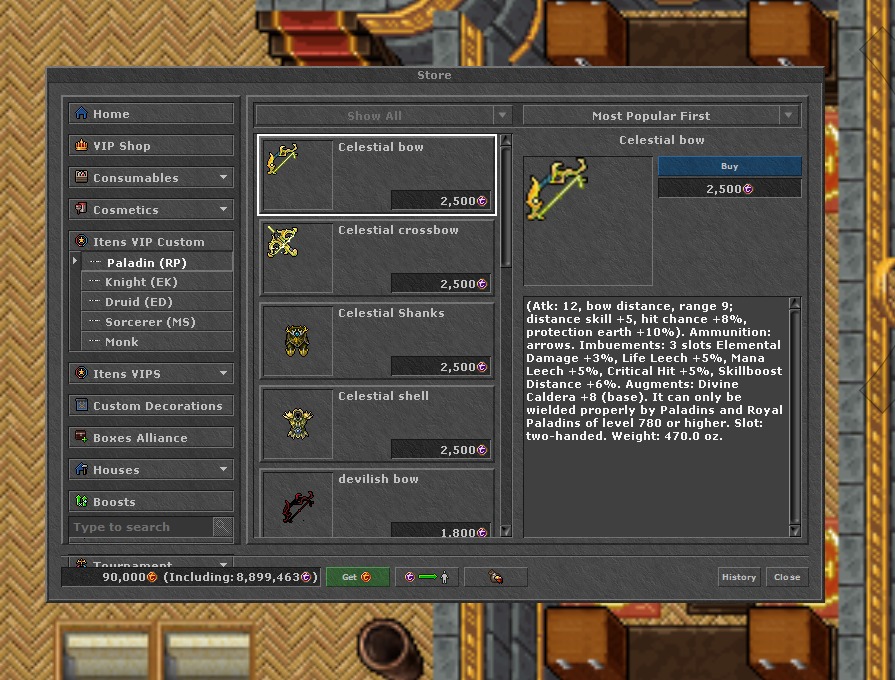The width and height of the screenshot is (895, 680).
Task: Open the purchase History
Action: point(739,577)
